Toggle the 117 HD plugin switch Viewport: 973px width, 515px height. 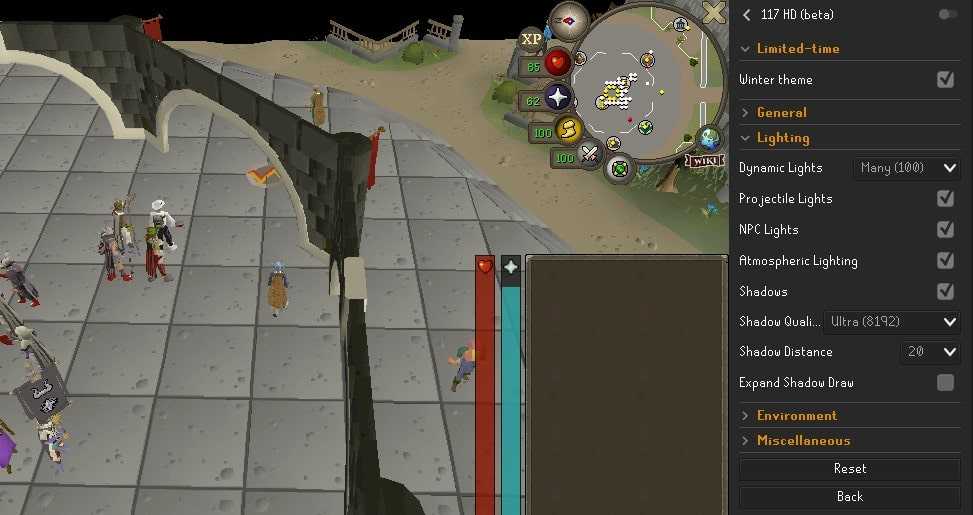[946, 14]
